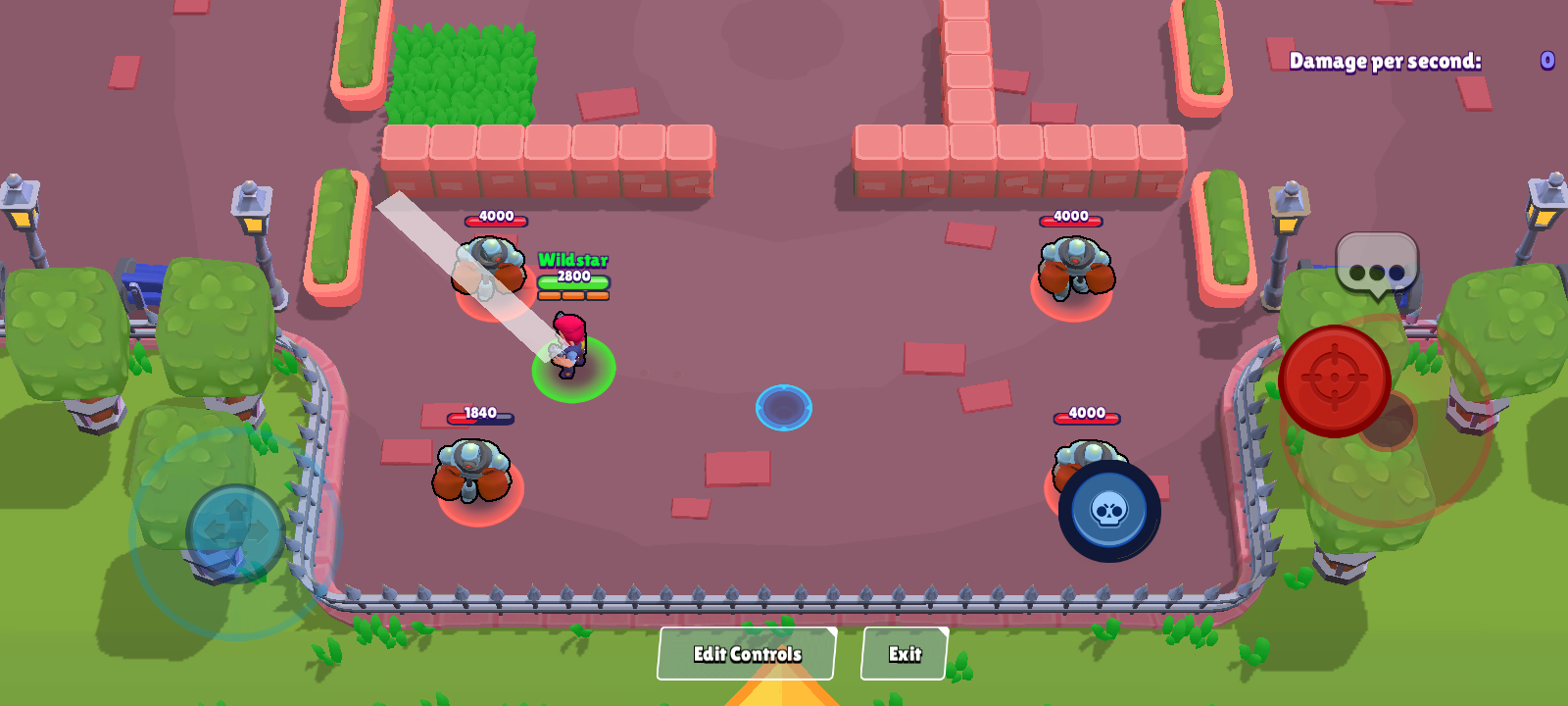This screenshot has width=1568, height=706.
Task: Click the Exit button
Action: coord(904,654)
